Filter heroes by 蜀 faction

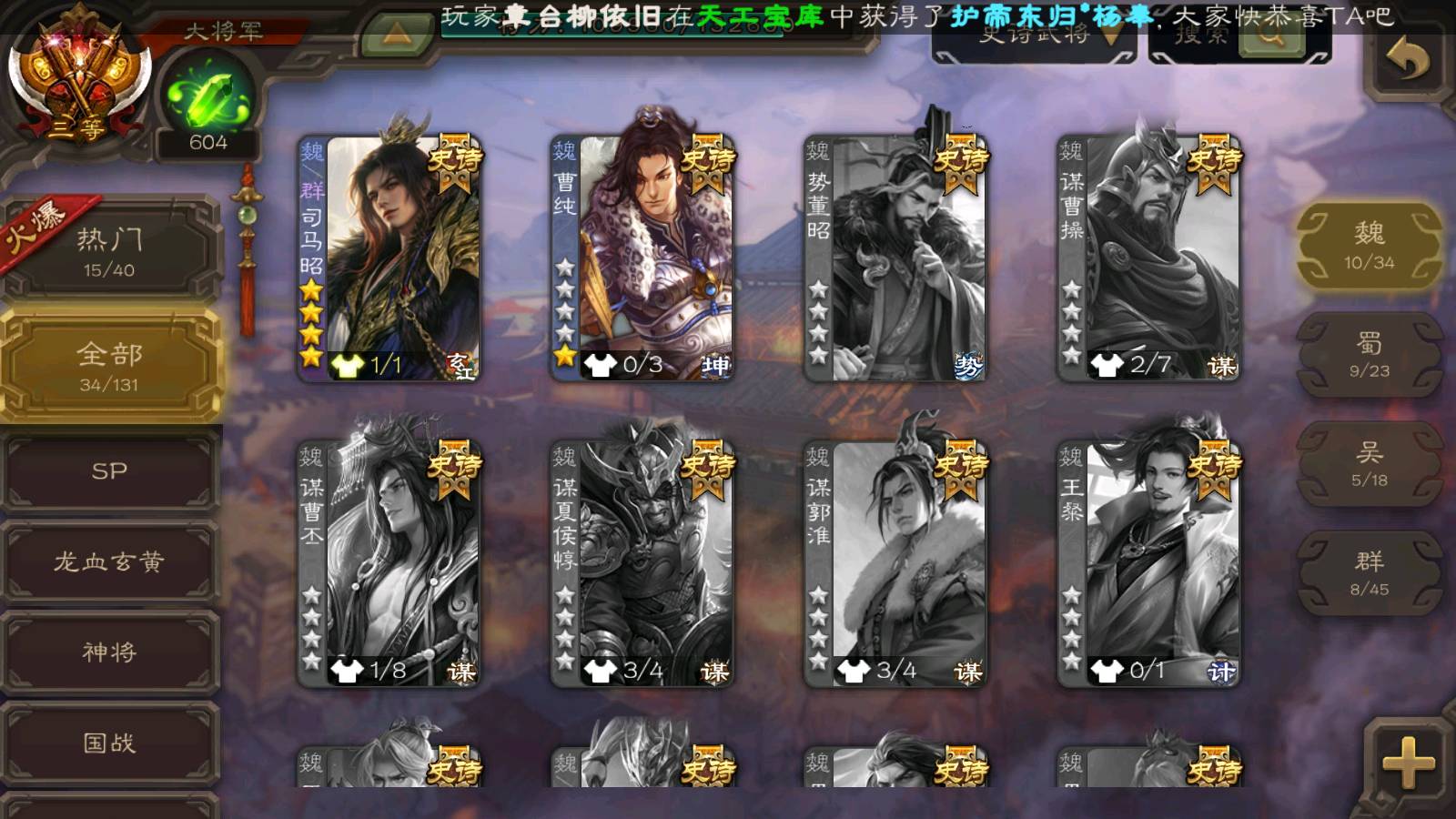[x=1369, y=355]
